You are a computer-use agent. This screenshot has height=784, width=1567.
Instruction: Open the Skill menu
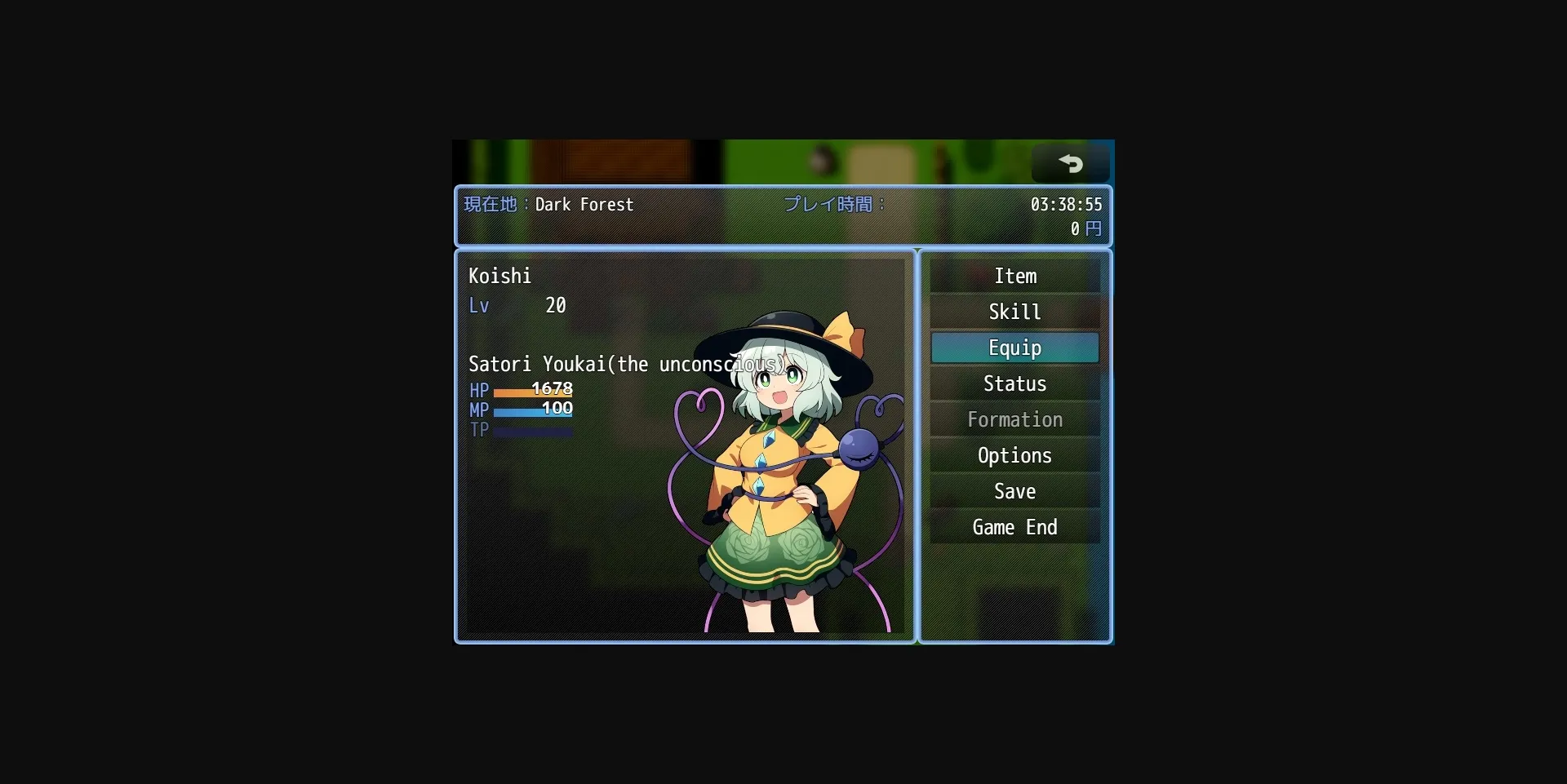(1014, 312)
